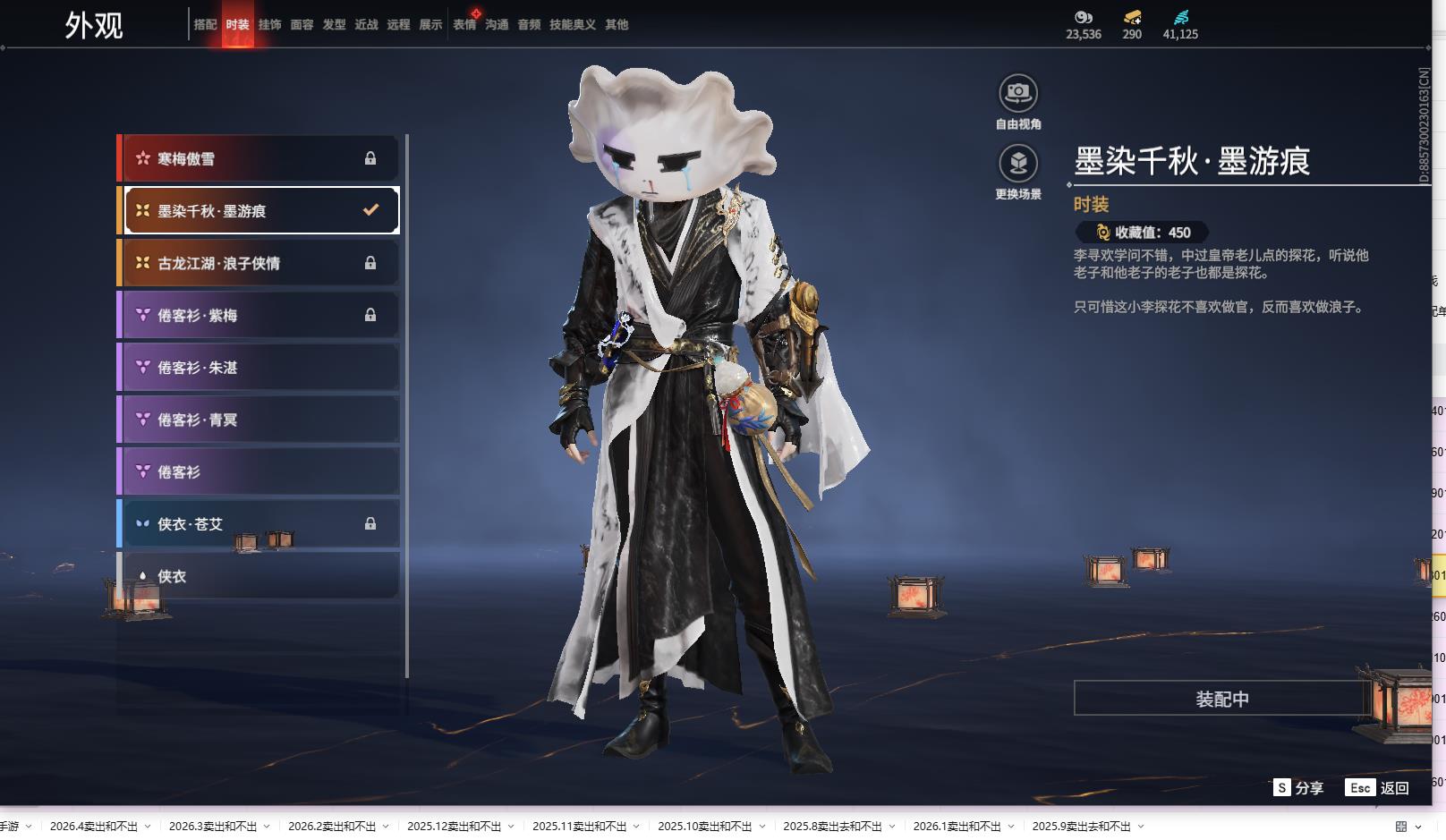This screenshot has width=1446, height=840.
Task: Choose the 侥客衫·朱湛 outfit
Action: point(259,368)
